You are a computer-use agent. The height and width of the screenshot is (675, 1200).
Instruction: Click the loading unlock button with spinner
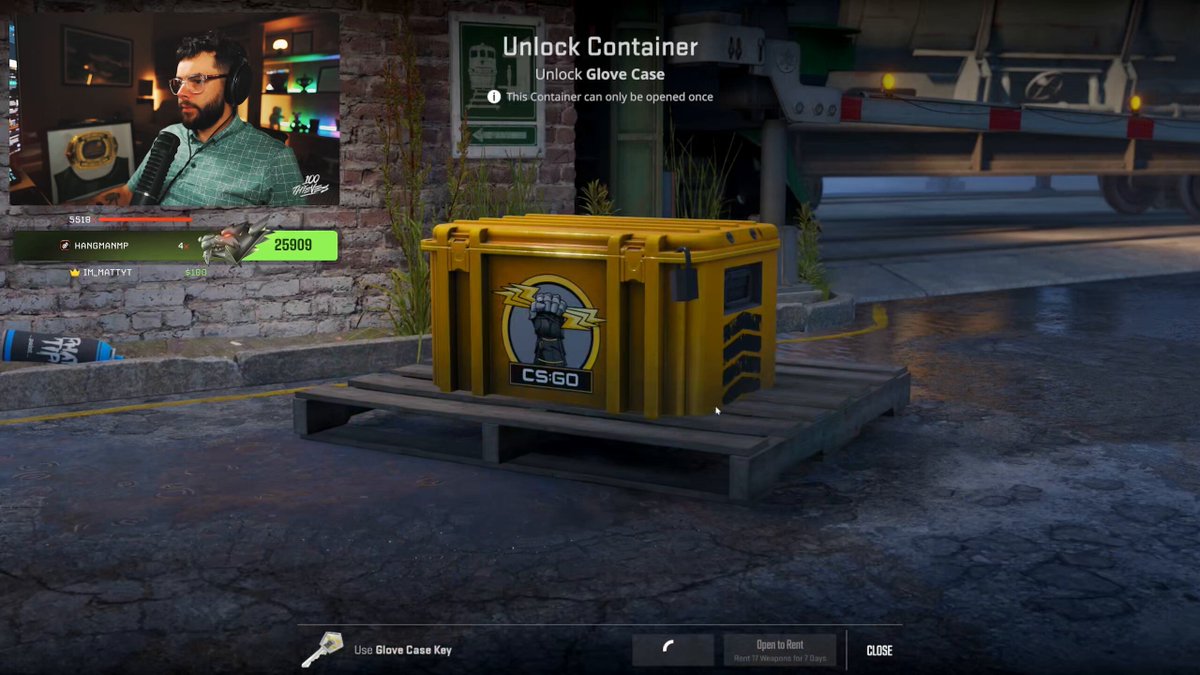point(672,650)
